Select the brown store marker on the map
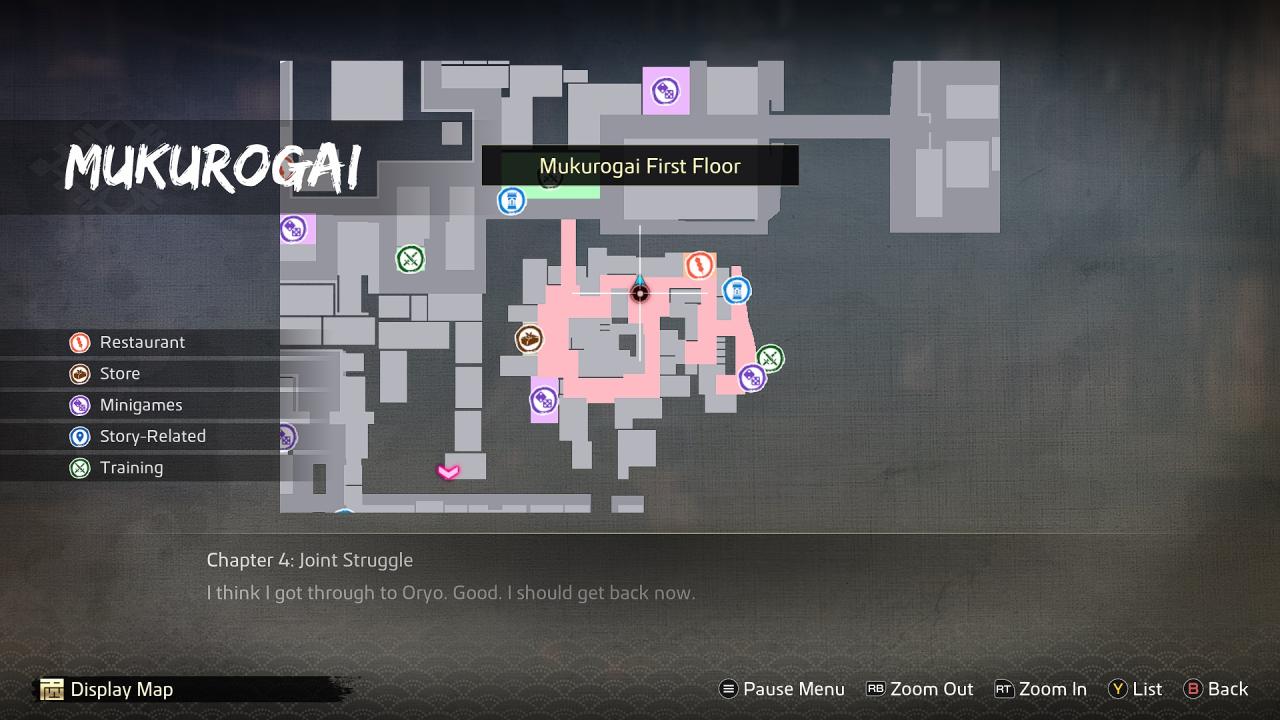Viewport: 1280px width, 720px height. (529, 339)
